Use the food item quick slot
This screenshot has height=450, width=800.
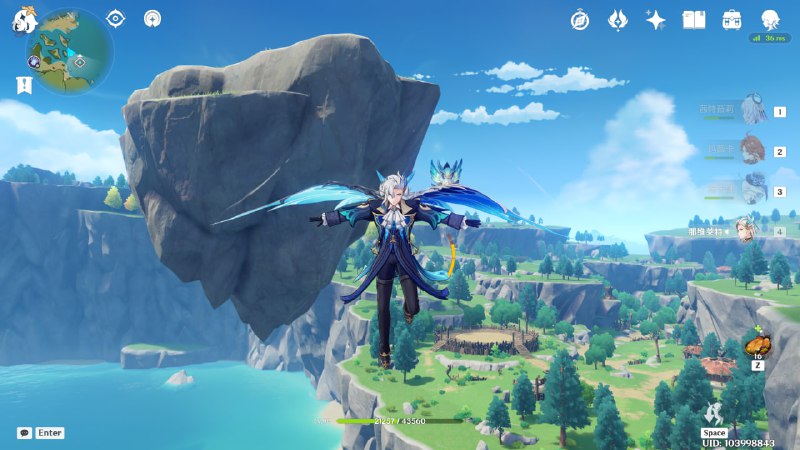[757, 346]
